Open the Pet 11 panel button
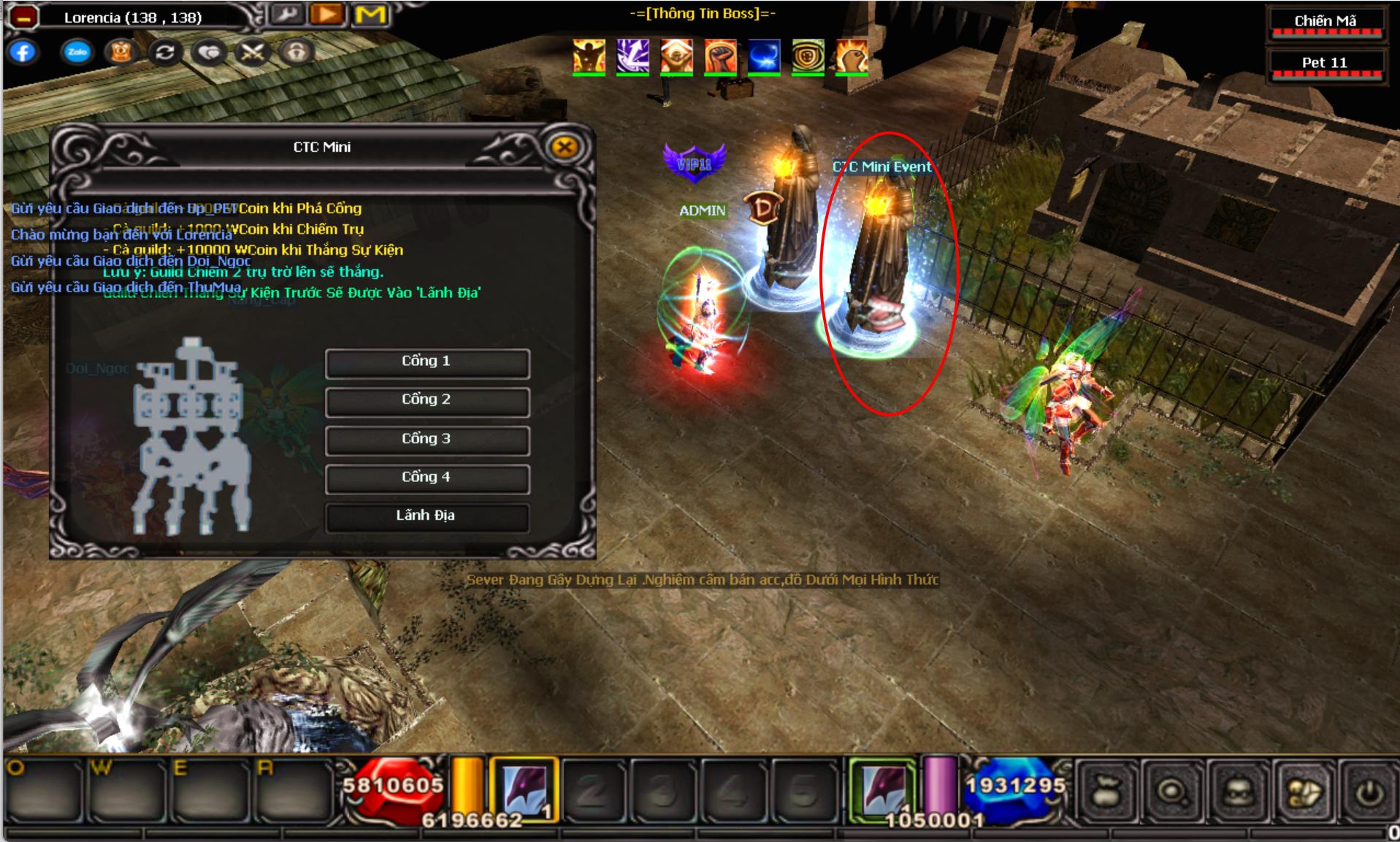Screen dimensions: 1400x842 tap(1325, 64)
